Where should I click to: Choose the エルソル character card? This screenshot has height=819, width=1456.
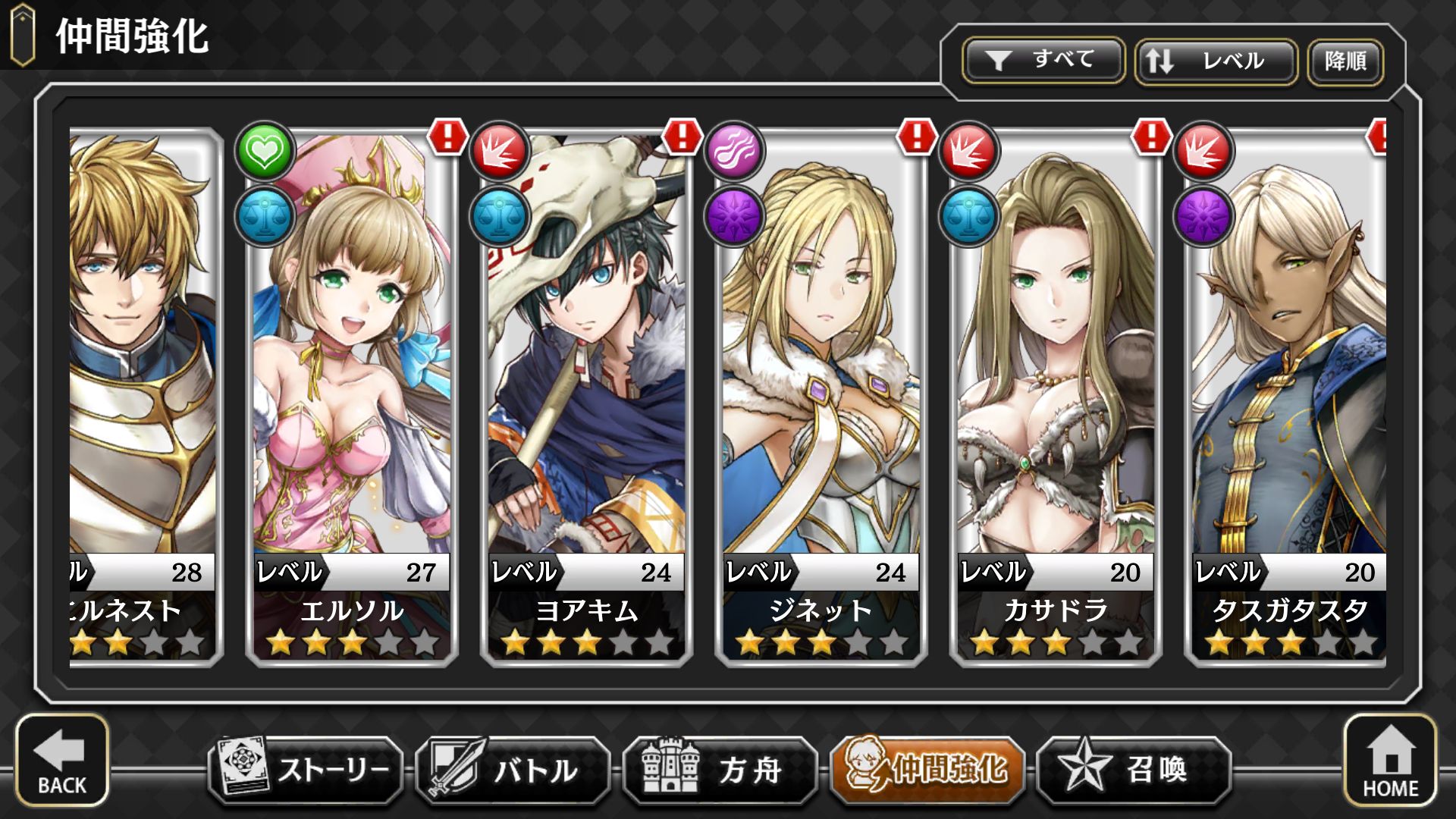352,394
